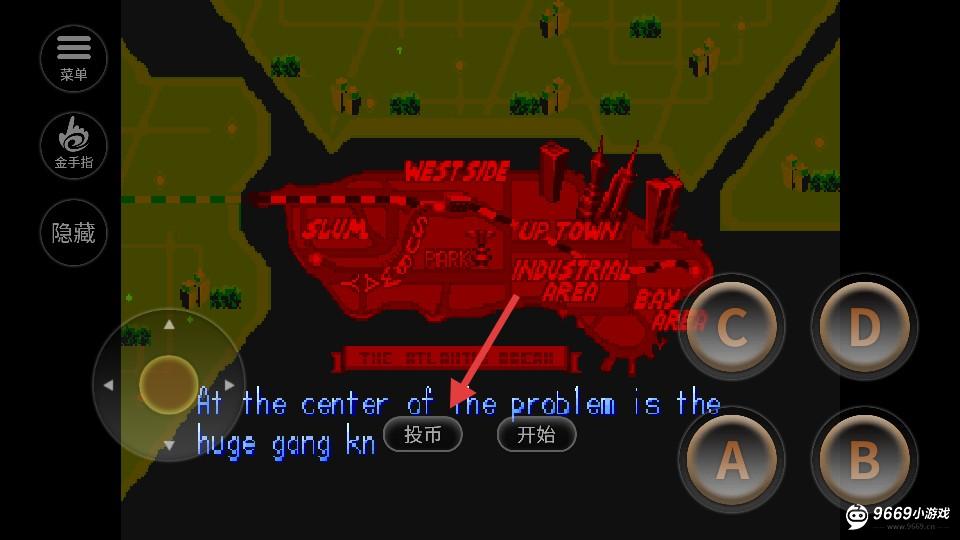Tap the 隐藏 hide controls button
Viewport: 960px width, 540px height.
coord(73,233)
